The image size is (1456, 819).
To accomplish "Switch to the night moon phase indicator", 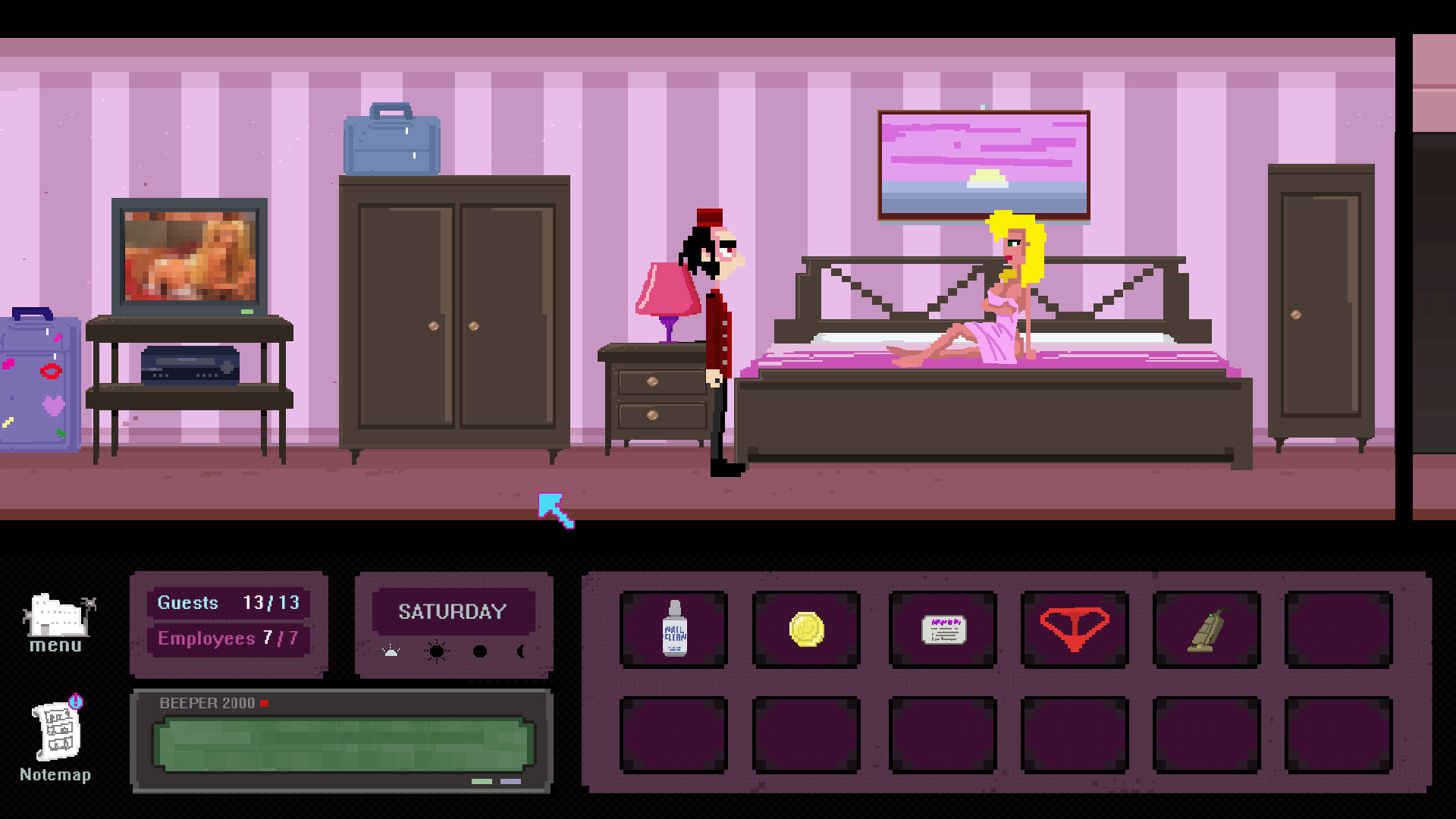I will click(x=524, y=650).
